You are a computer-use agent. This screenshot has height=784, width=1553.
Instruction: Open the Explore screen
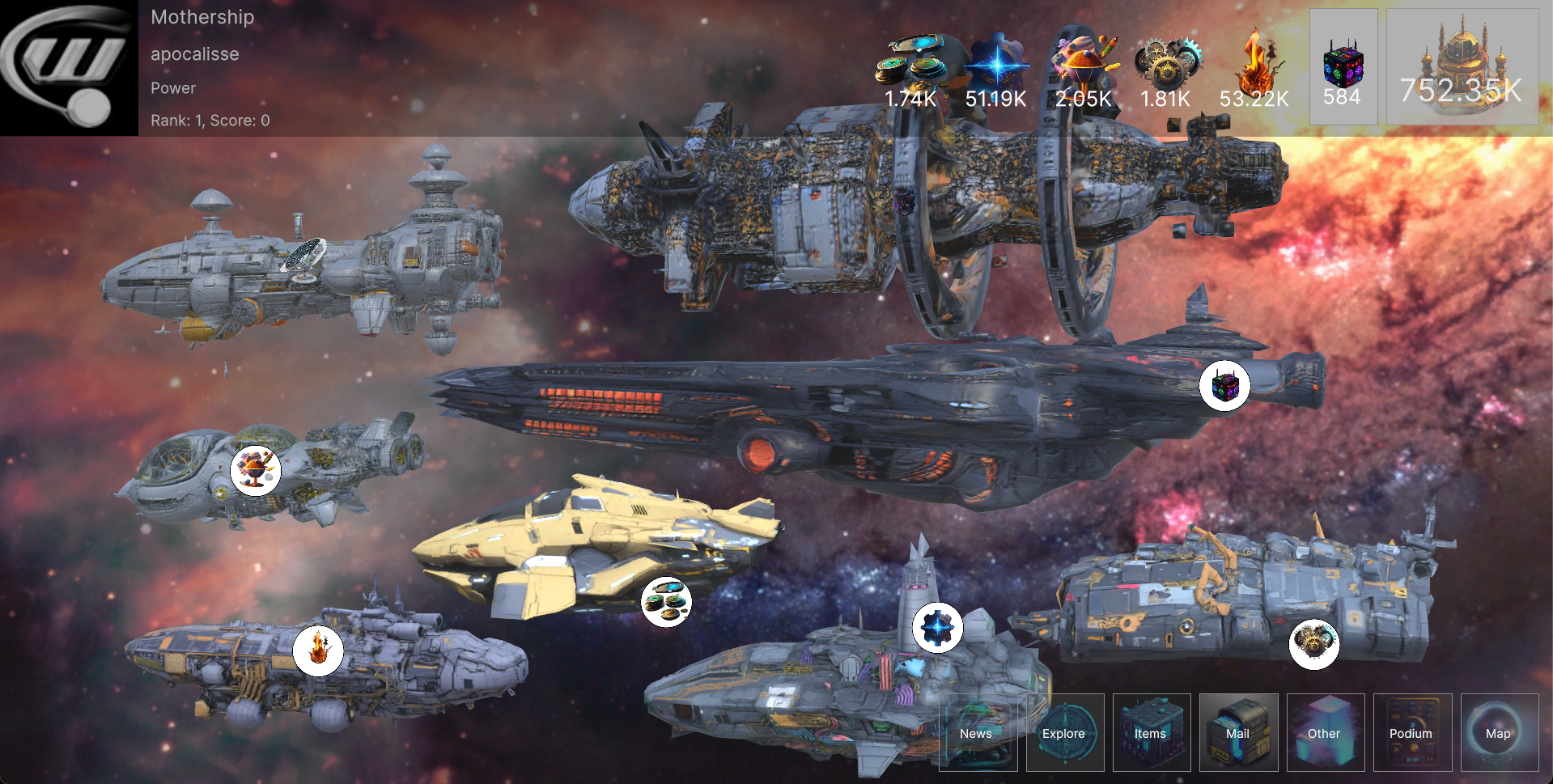point(1064,732)
